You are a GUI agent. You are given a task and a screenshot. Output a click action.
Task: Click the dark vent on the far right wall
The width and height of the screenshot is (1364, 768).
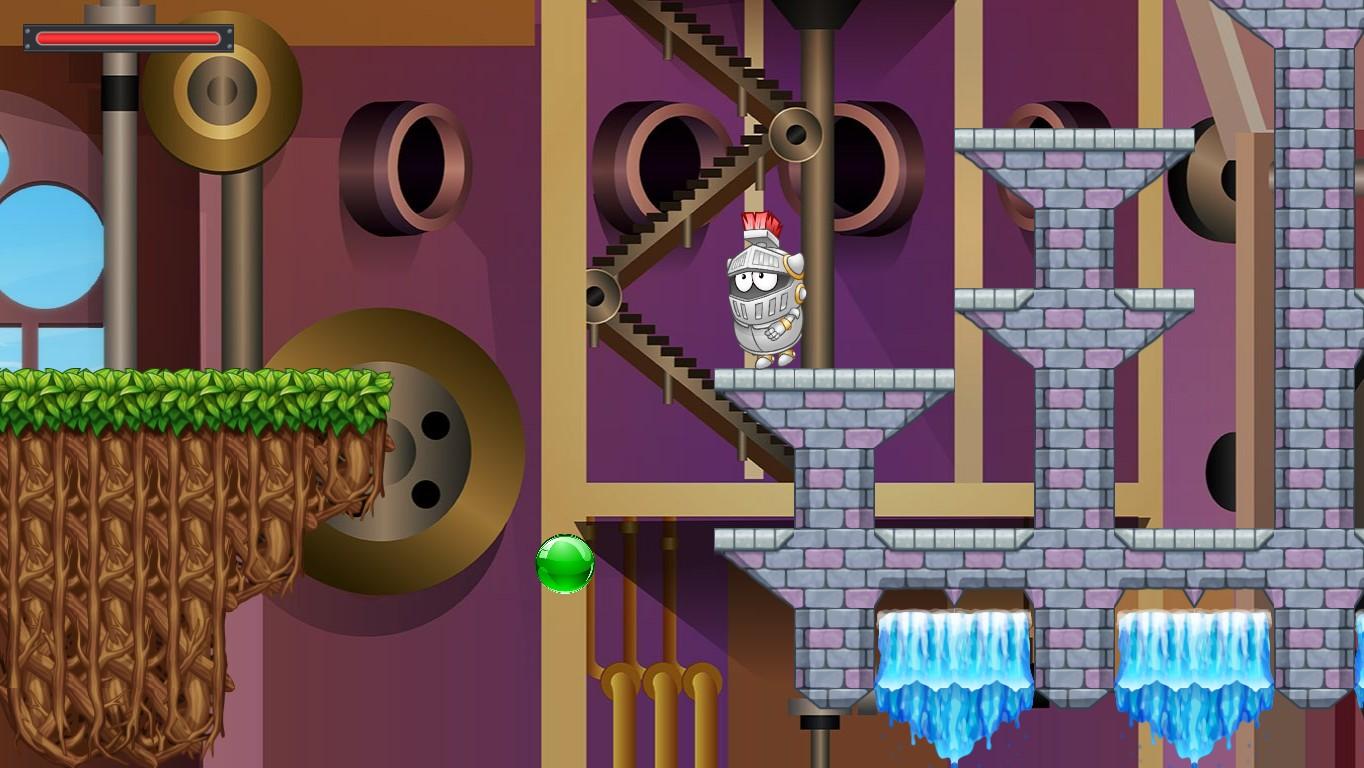(1222, 470)
